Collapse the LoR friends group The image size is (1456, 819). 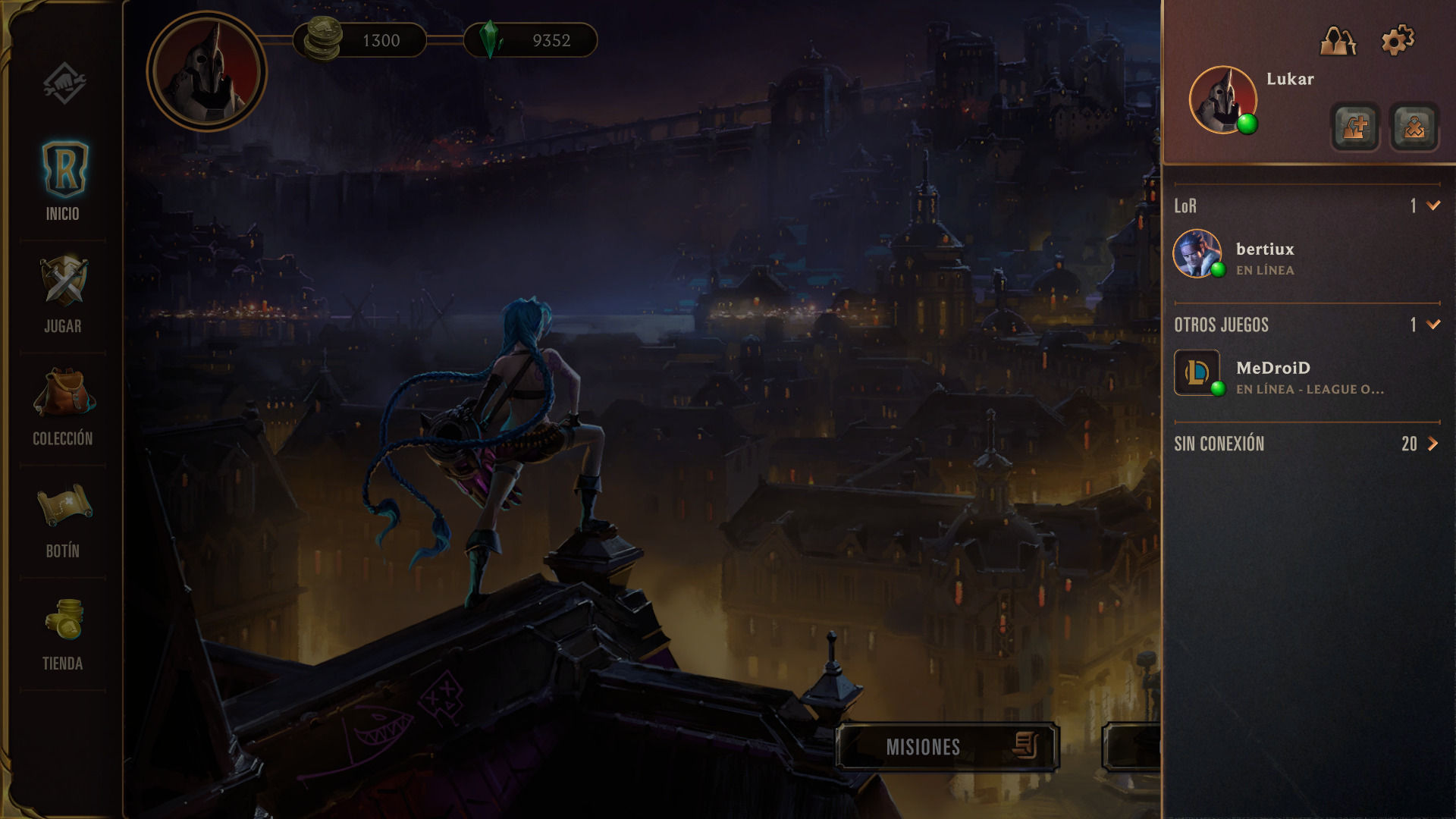click(x=1432, y=206)
